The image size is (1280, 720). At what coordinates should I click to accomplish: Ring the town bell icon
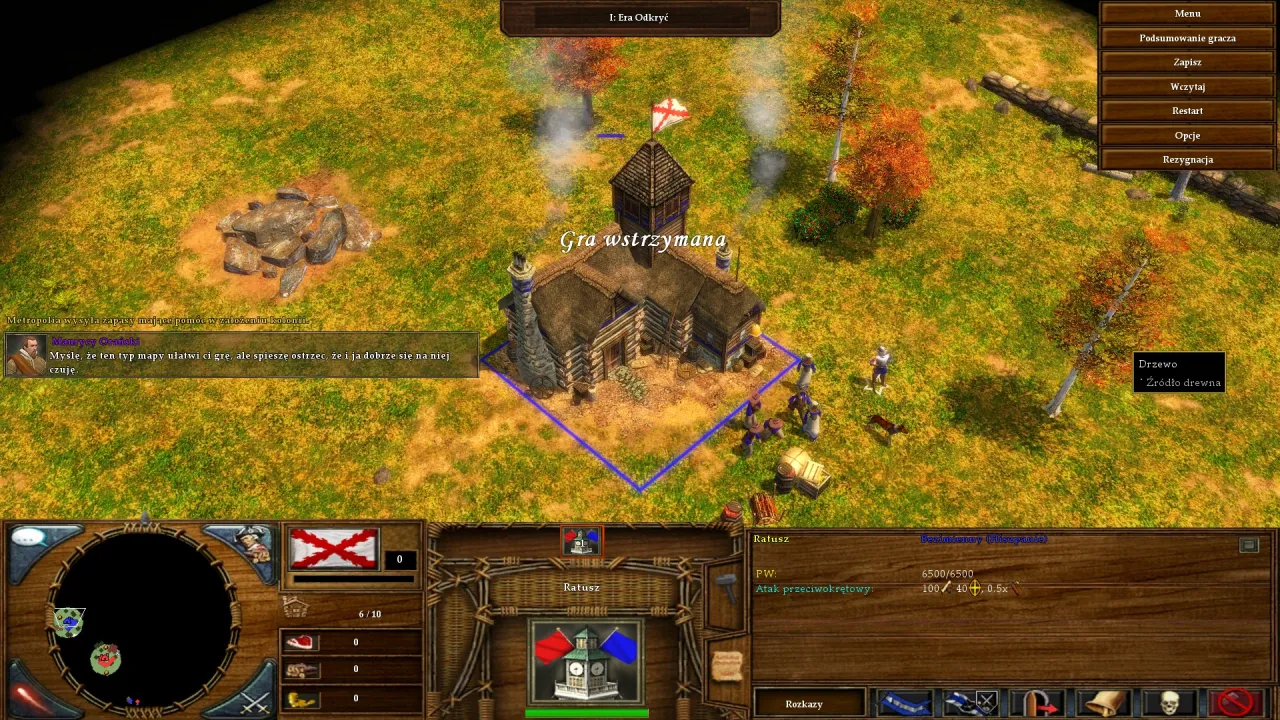coord(1103,702)
